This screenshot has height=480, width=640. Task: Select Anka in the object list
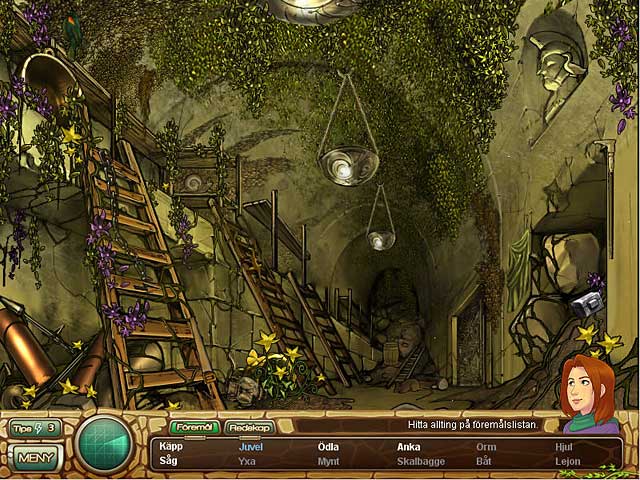pyautogui.click(x=408, y=447)
